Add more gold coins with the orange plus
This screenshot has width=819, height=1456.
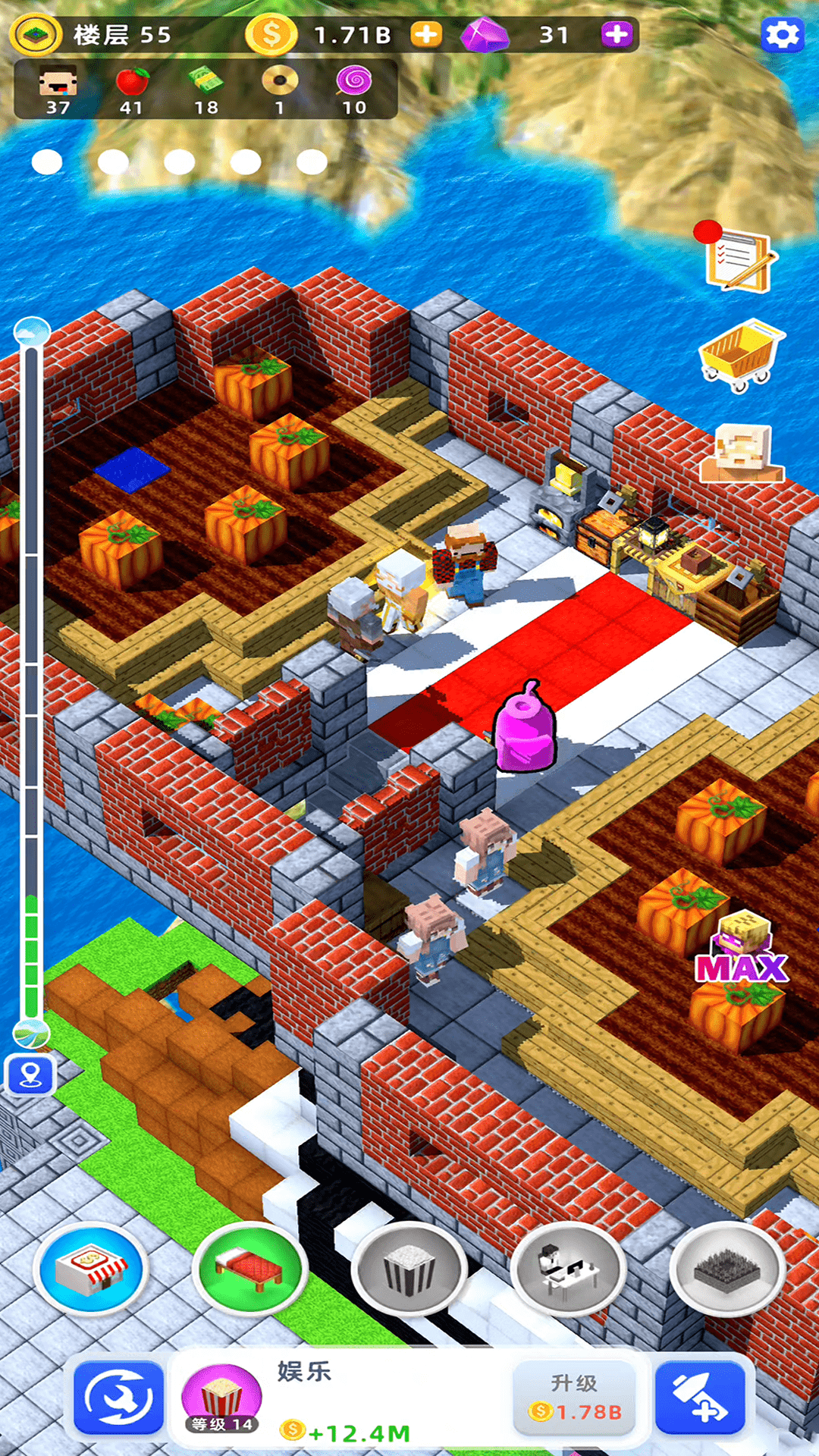[x=426, y=35]
